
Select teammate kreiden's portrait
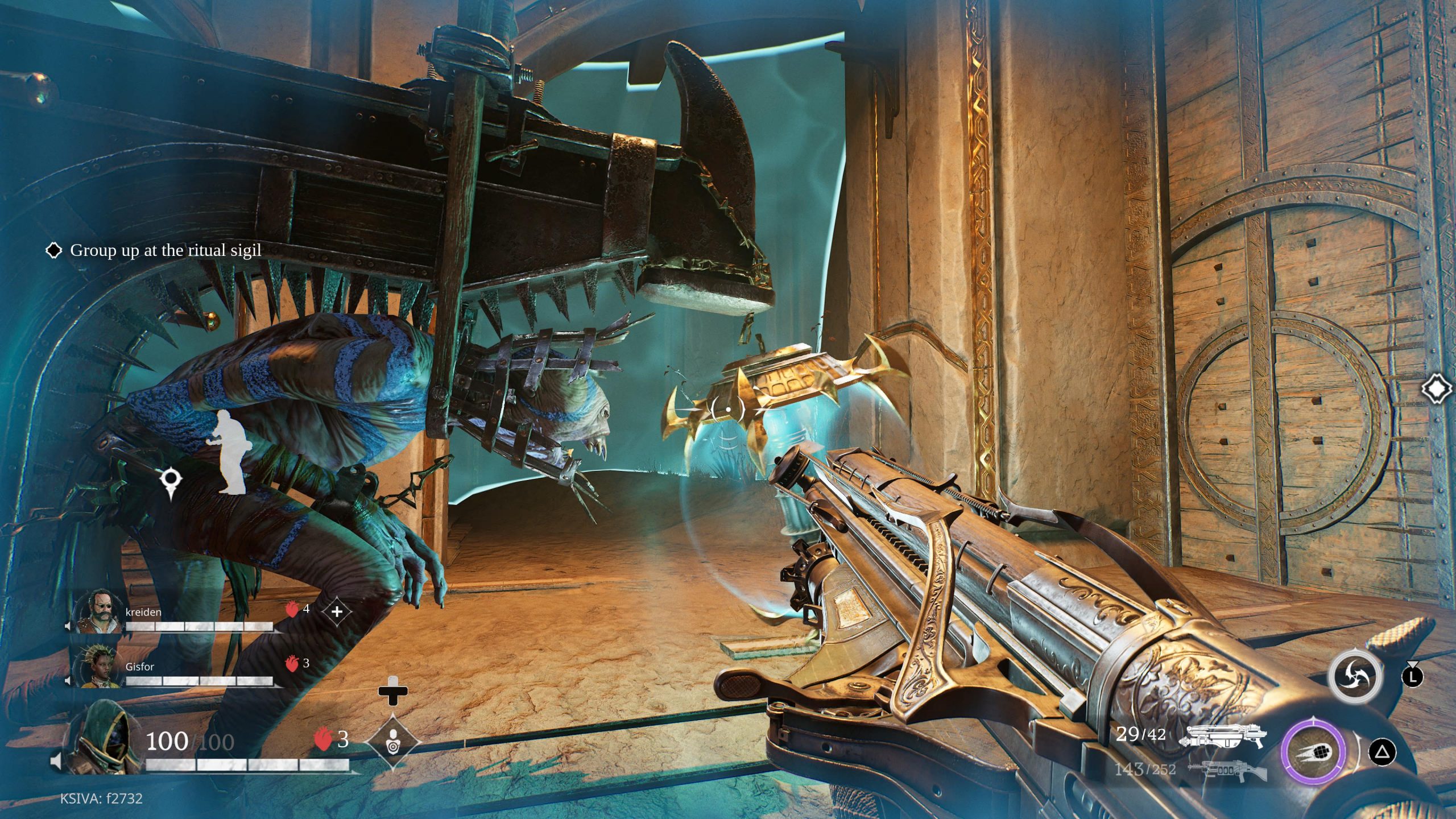(100, 611)
